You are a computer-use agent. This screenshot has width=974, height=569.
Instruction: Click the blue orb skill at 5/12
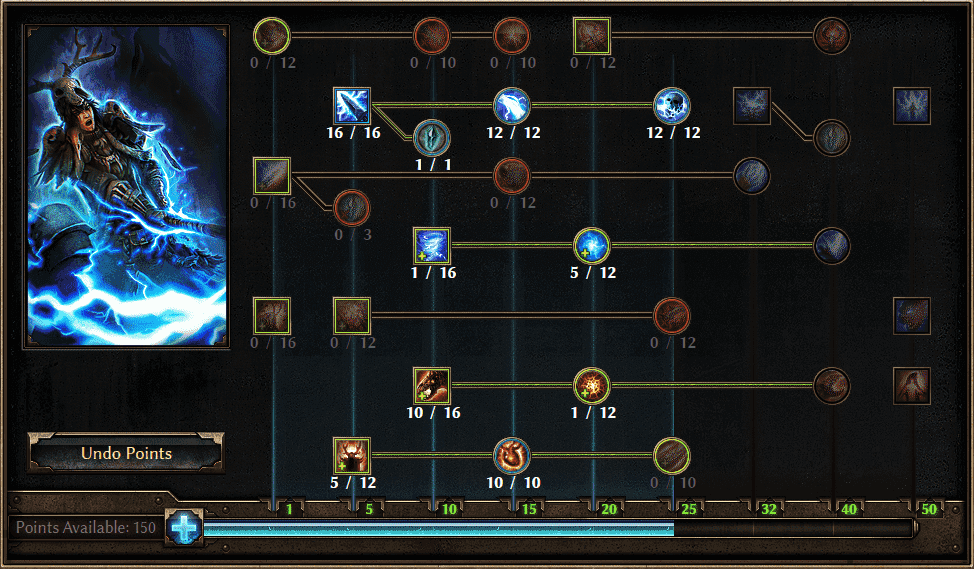pyautogui.click(x=591, y=245)
